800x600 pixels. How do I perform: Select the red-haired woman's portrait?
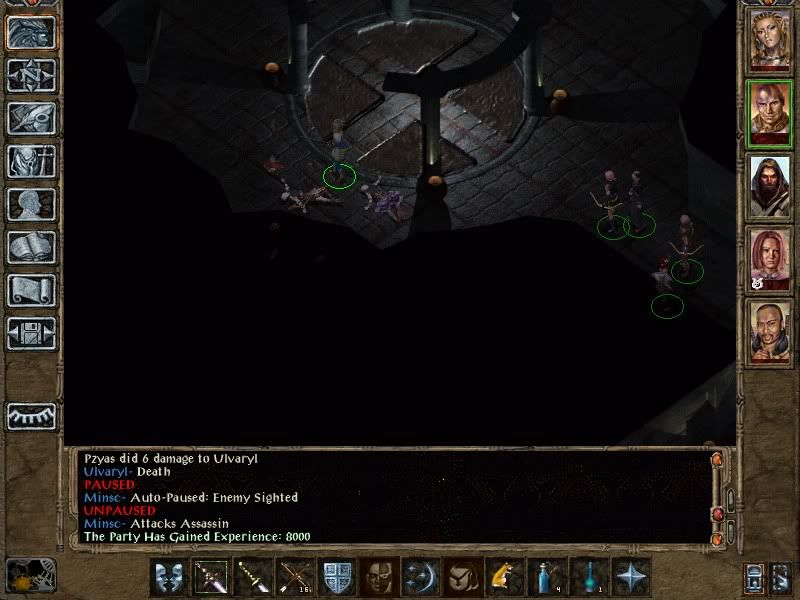click(770, 260)
